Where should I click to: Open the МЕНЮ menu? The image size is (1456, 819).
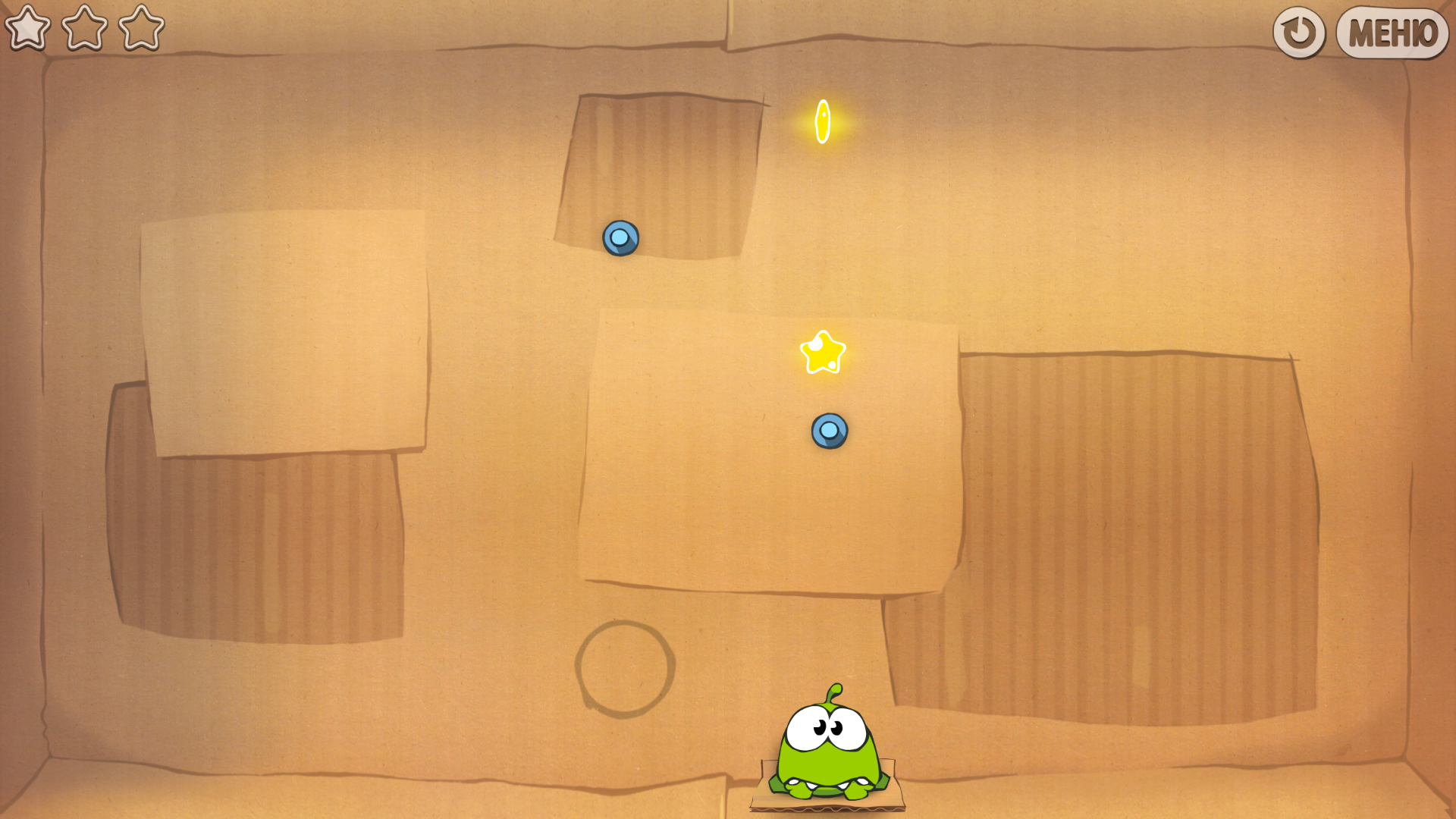tap(1392, 33)
